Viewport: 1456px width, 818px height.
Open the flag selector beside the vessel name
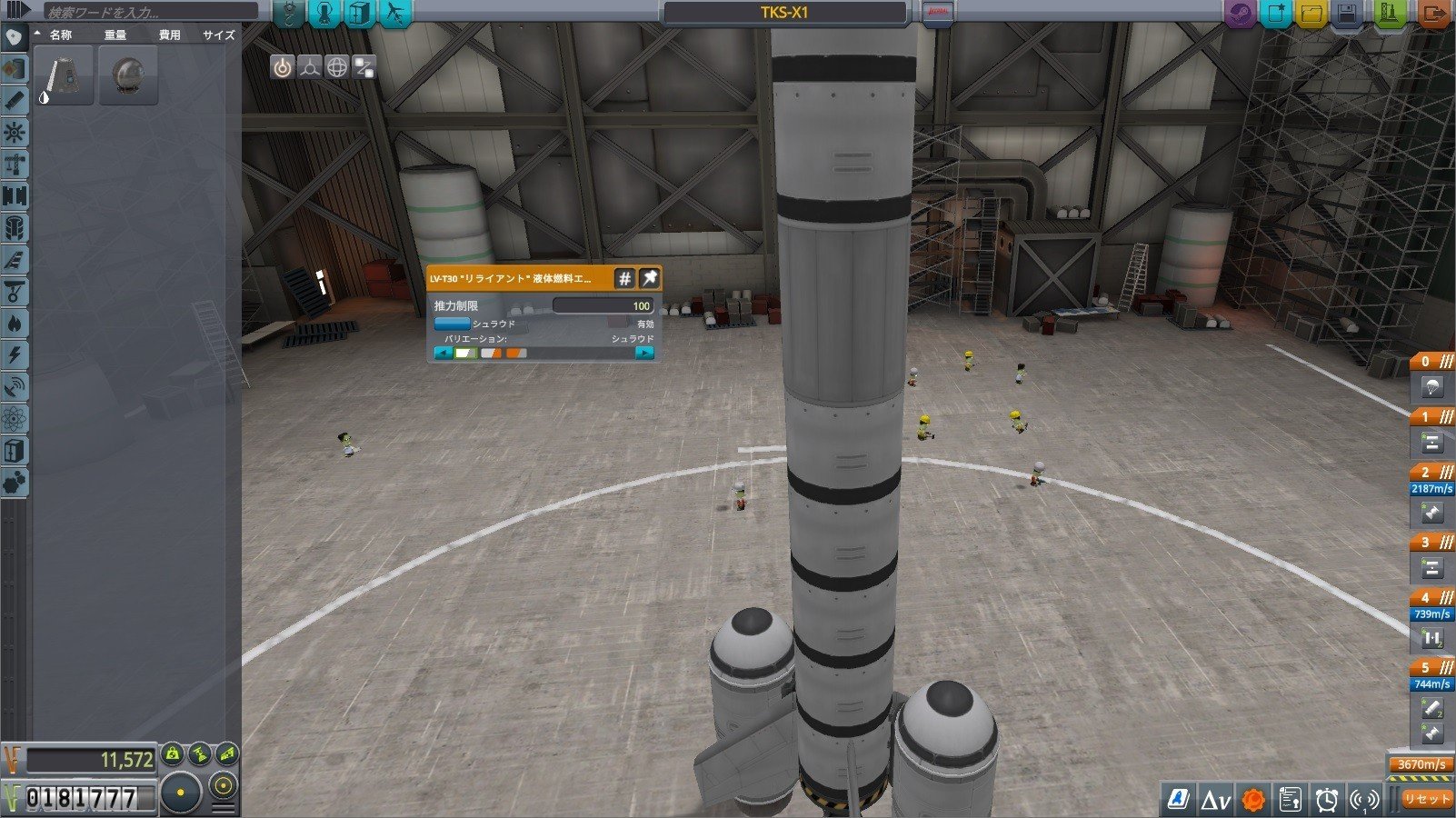click(x=937, y=14)
